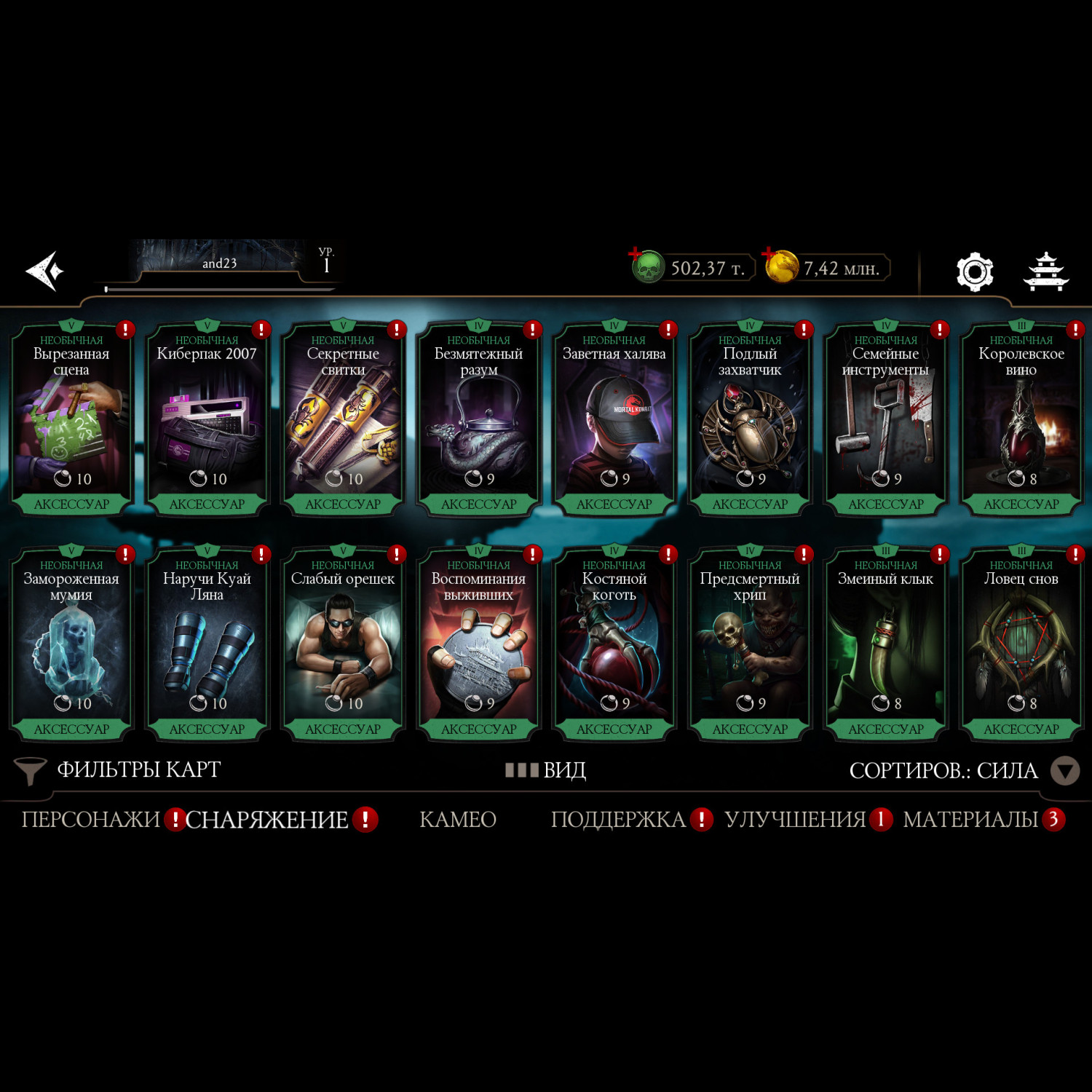Open settings via the gear icon
Image resolution: width=1092 pixels, height=1092 pixels.
974,272
